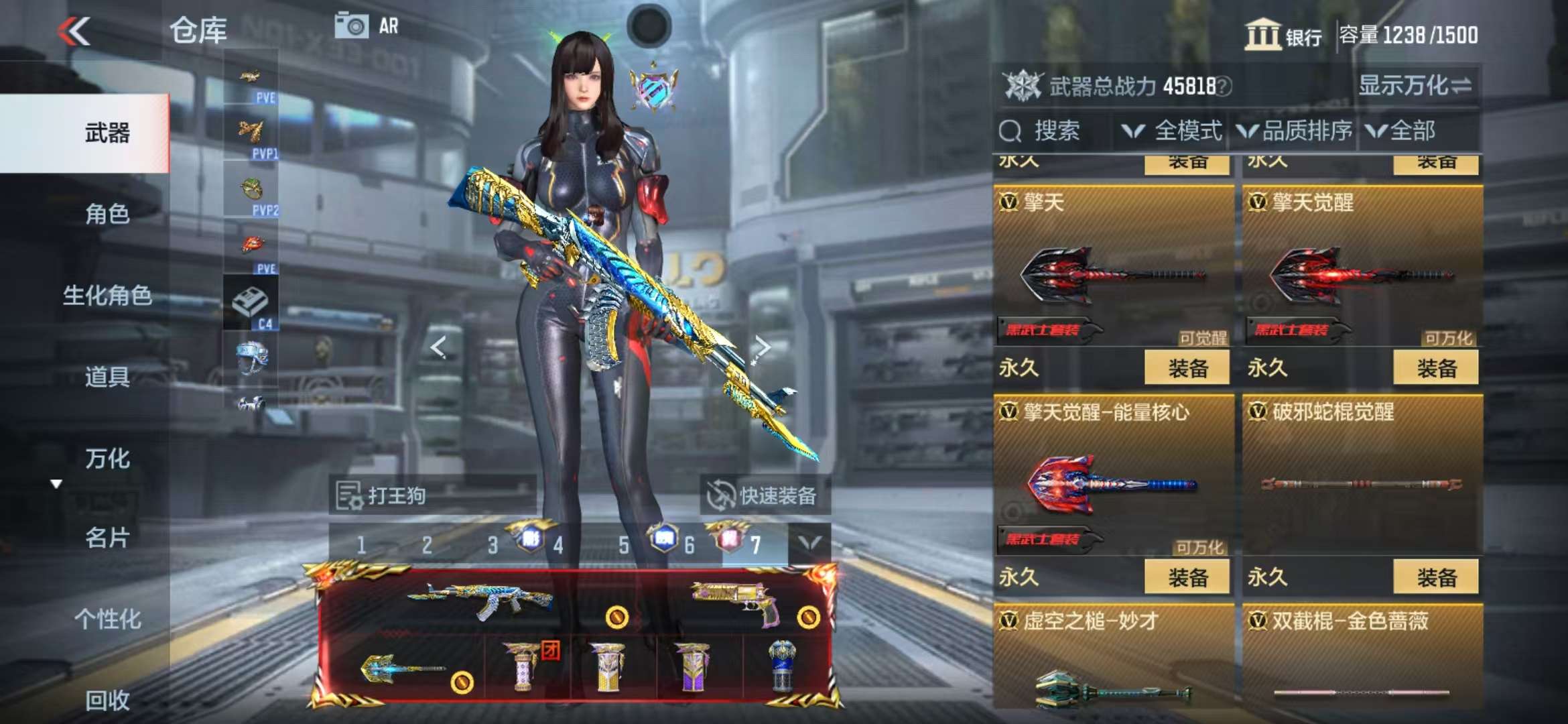Open the 品质排序 sort dropdown
This screenshot has height=724, width=1568.
[x=1295, y=131]
